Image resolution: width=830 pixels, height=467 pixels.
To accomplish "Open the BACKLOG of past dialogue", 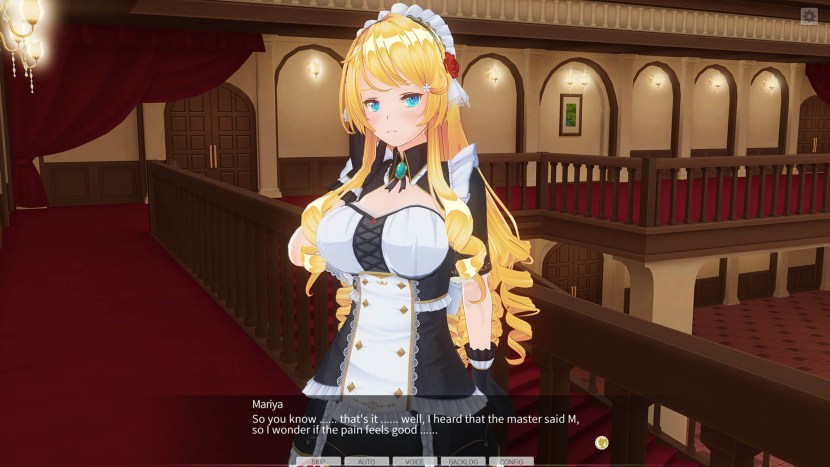I will click(x=463, y=462).
